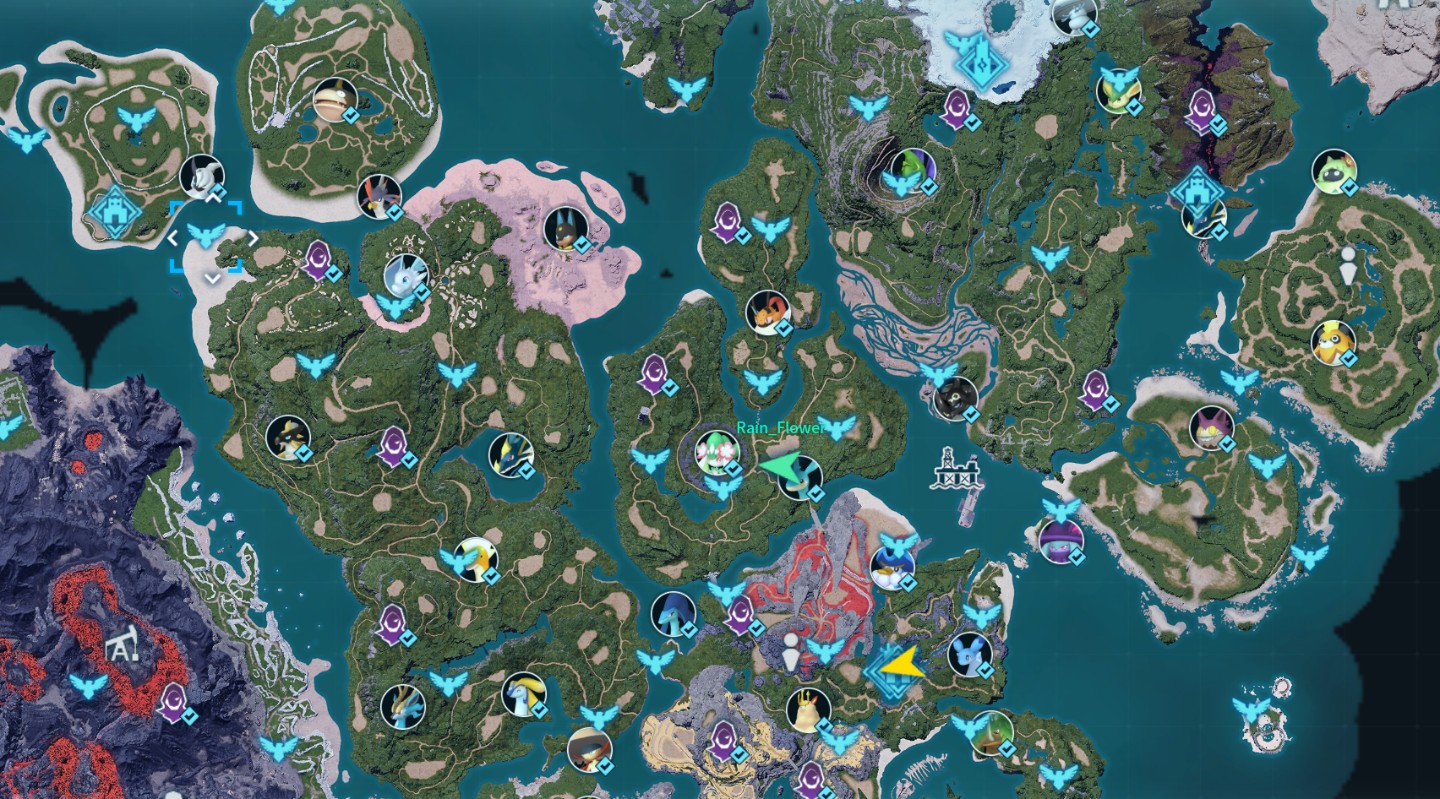Screen dimensions: 1440x799
Task: Click the left chevron beside the selected fast travel point
Action: point(172,238)
